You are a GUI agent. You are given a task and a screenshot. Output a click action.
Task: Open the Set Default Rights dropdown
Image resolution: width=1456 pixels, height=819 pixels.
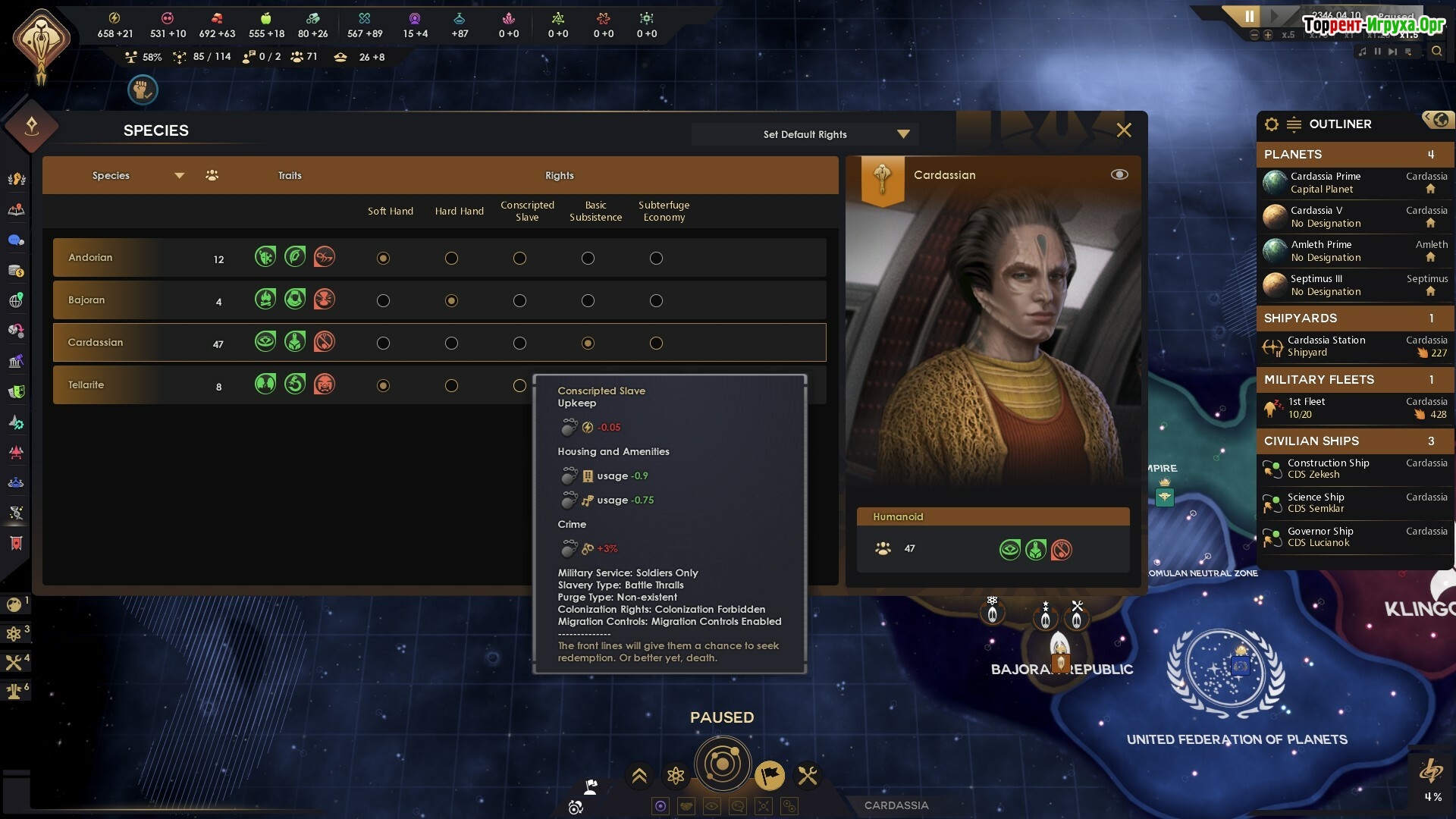(902, 134)
